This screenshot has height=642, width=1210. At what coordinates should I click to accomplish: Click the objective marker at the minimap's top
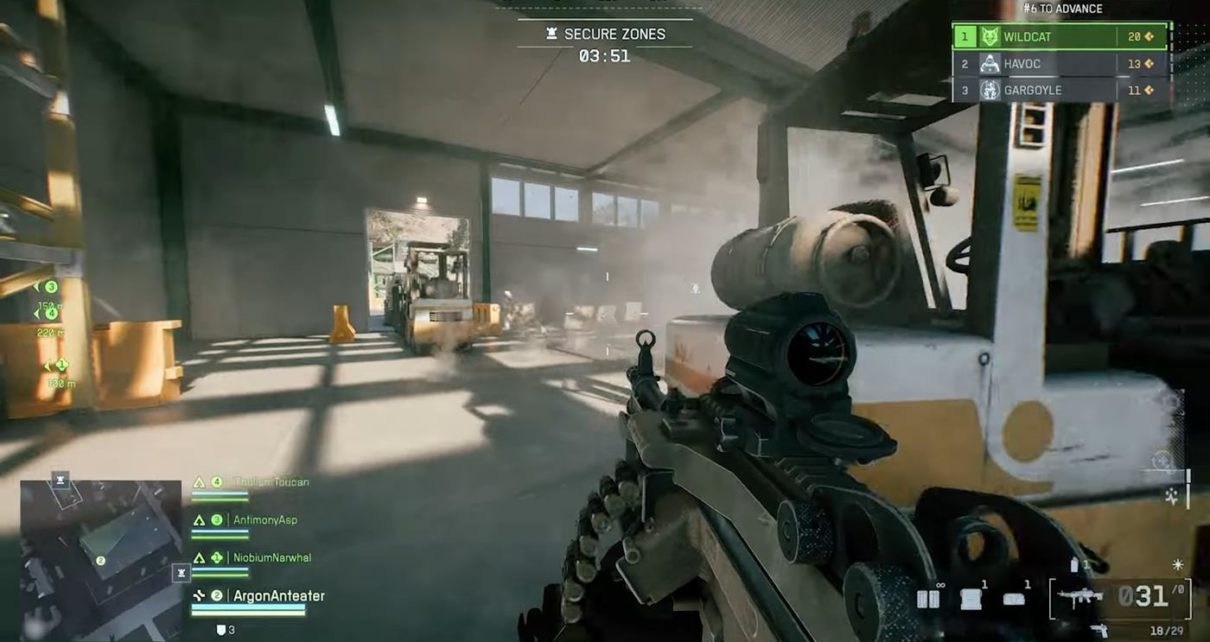point(61,480)
